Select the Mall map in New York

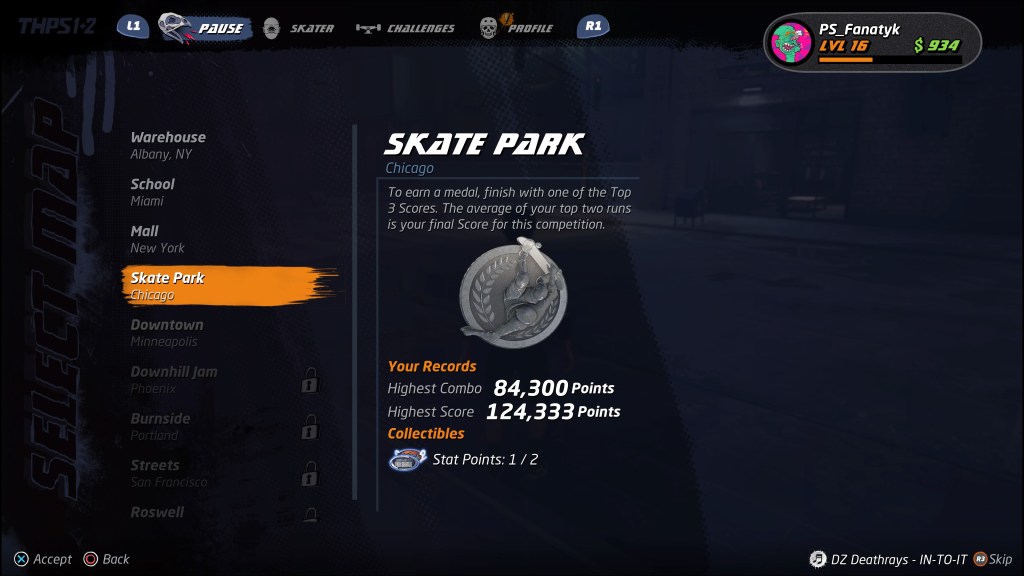[x=157, y=239]
